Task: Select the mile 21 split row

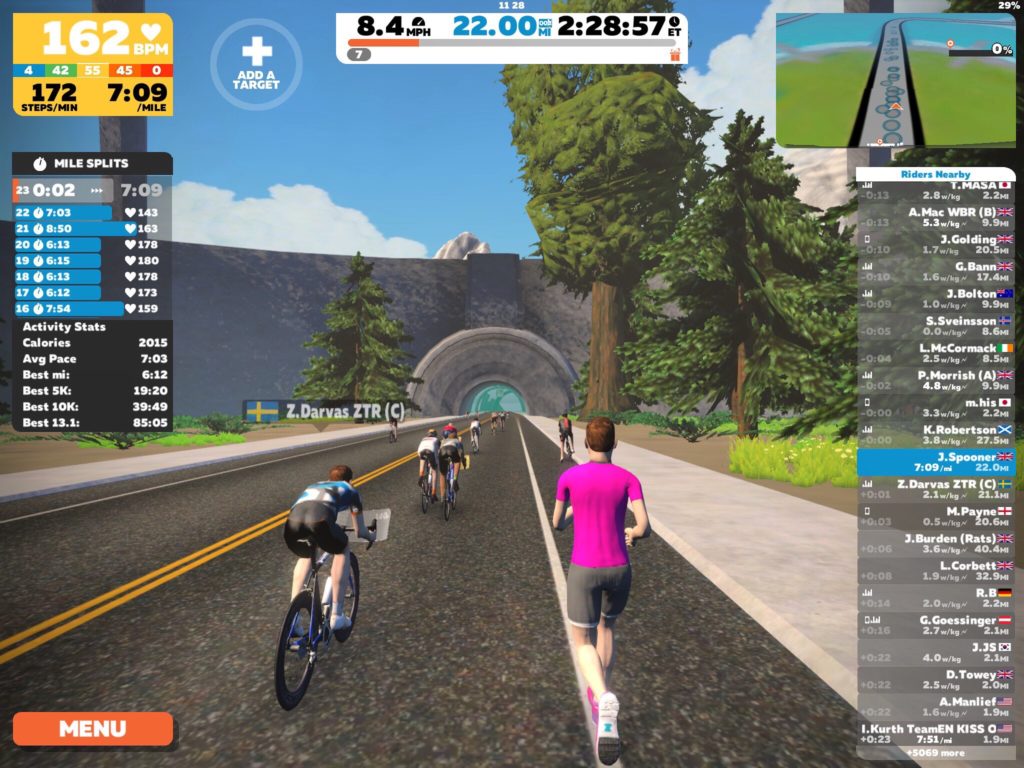Action: point(92,228)
